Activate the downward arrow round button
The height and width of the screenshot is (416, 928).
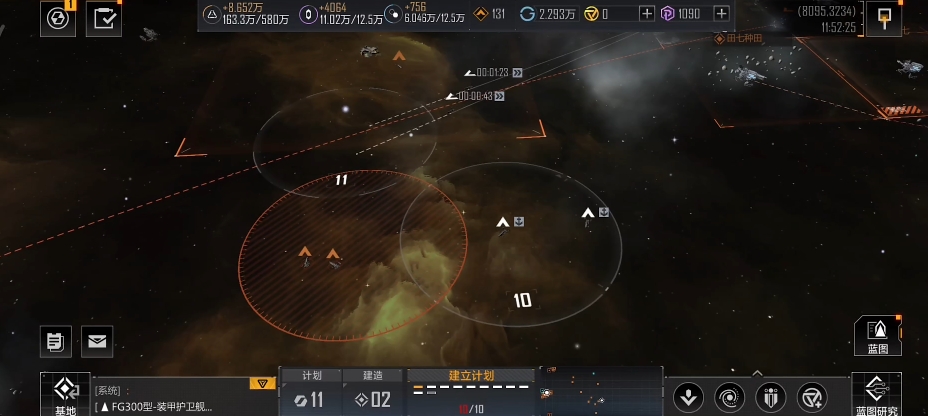point(687,397)
